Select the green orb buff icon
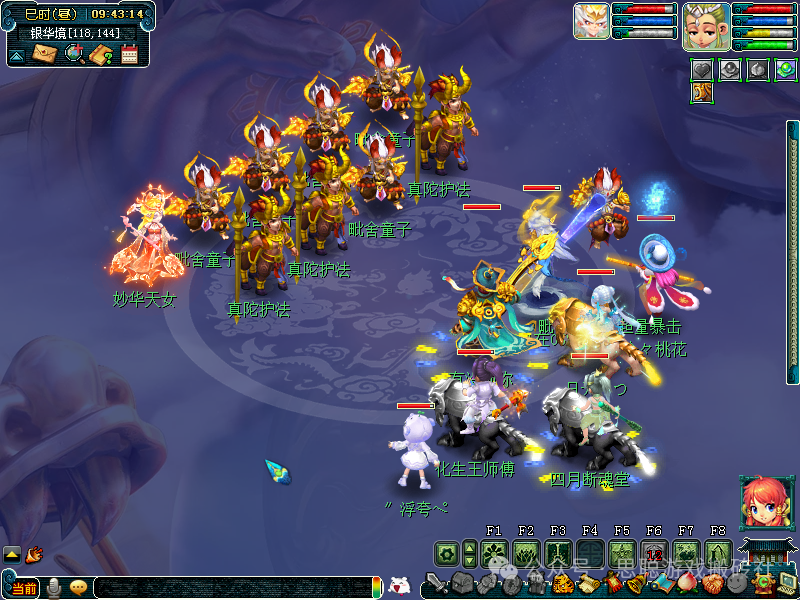This screenshot has height=600, width=800. point(785,69)
